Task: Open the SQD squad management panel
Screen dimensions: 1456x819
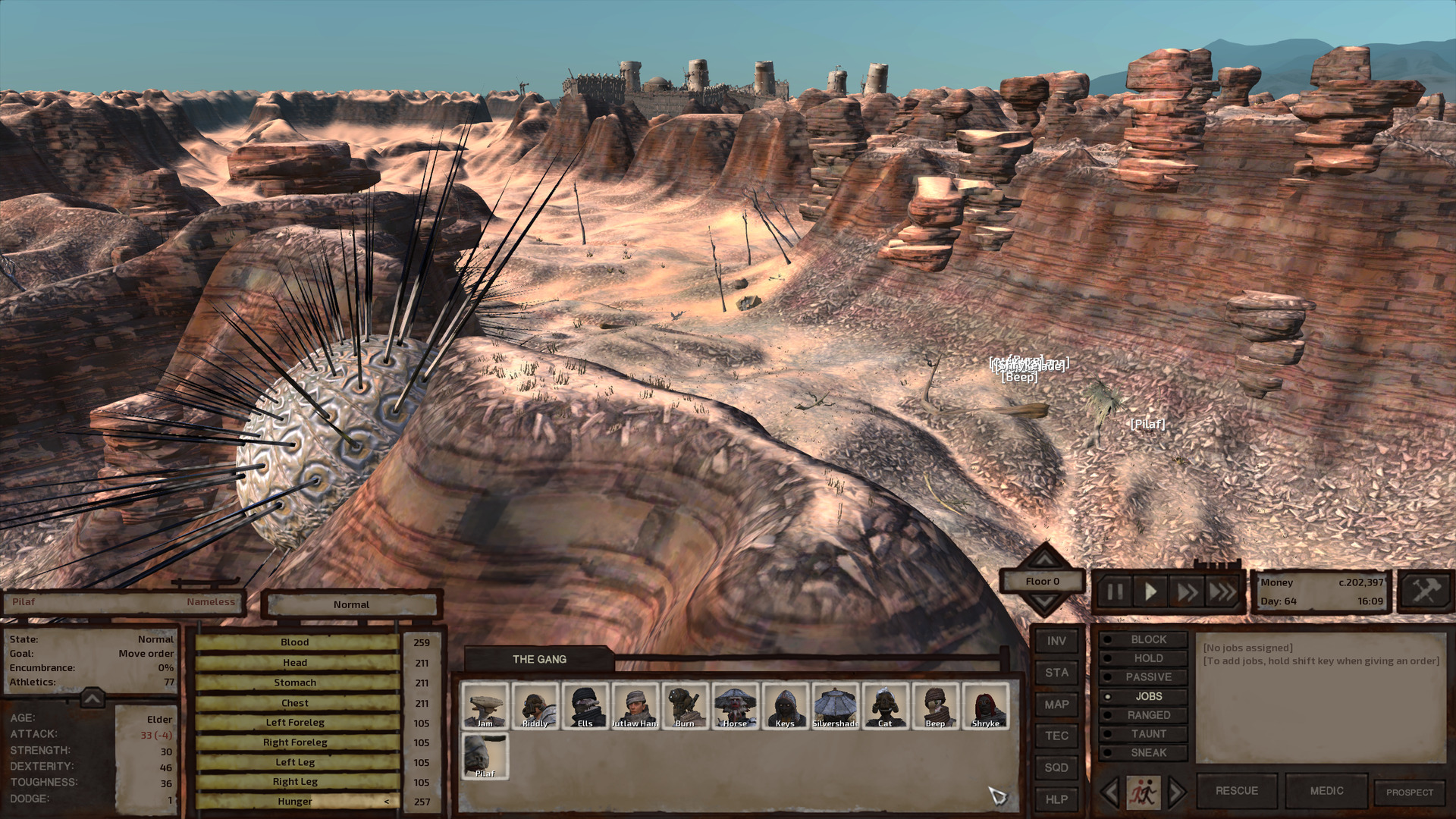Action: (x=1056, y=767)
